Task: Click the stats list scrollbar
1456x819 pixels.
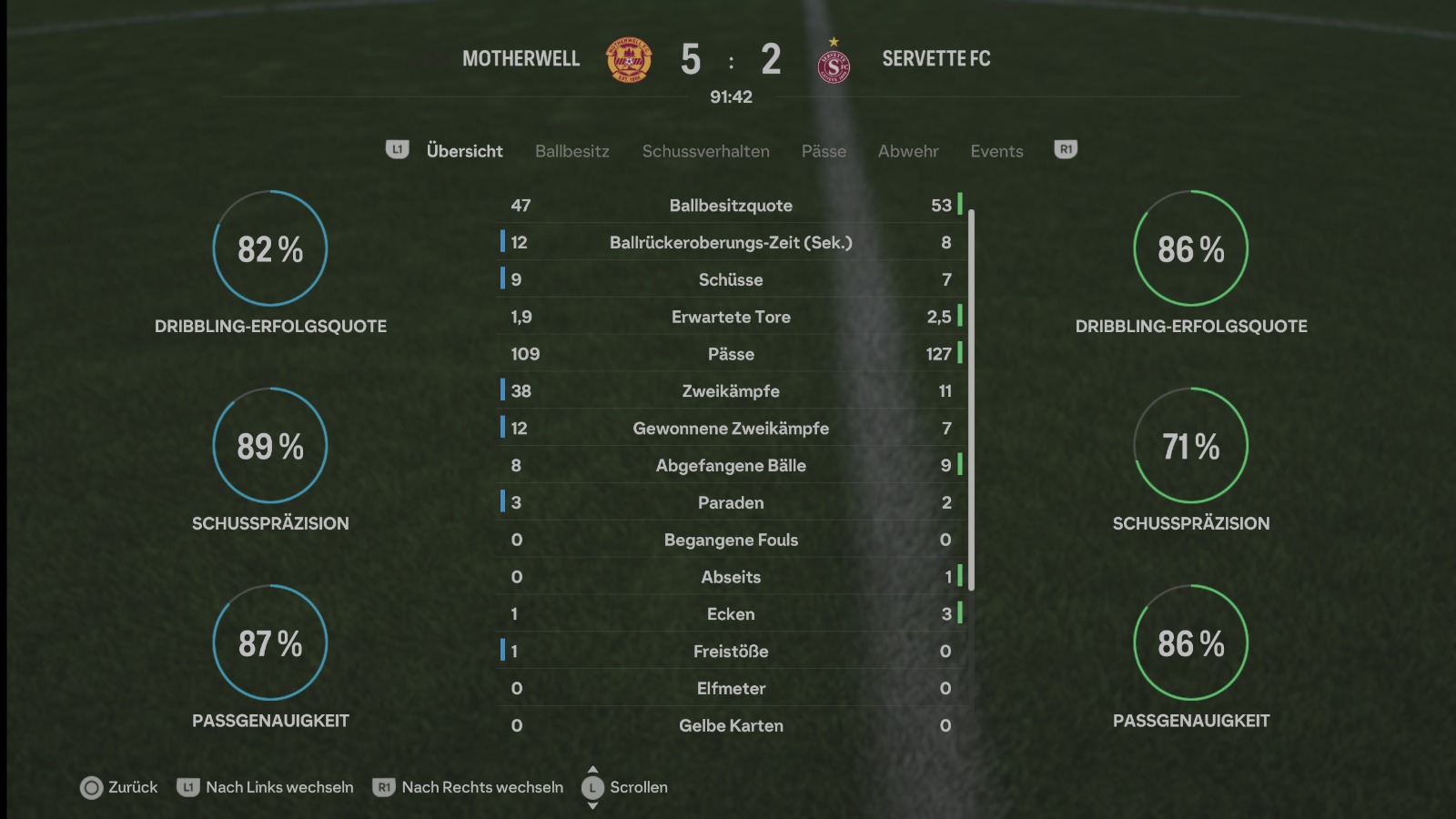Action: 972,399
